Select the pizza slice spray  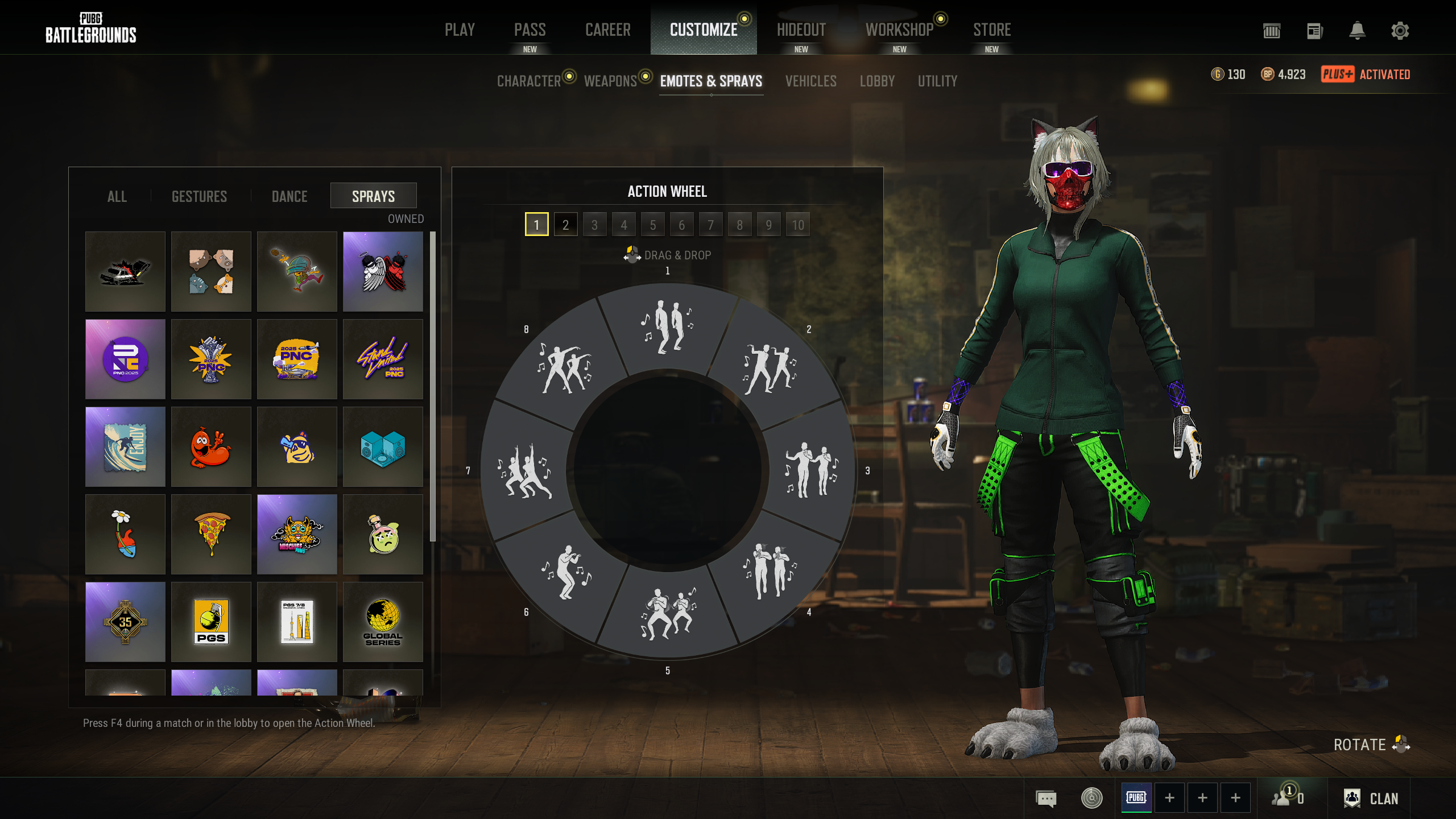(x=211, y=534)
